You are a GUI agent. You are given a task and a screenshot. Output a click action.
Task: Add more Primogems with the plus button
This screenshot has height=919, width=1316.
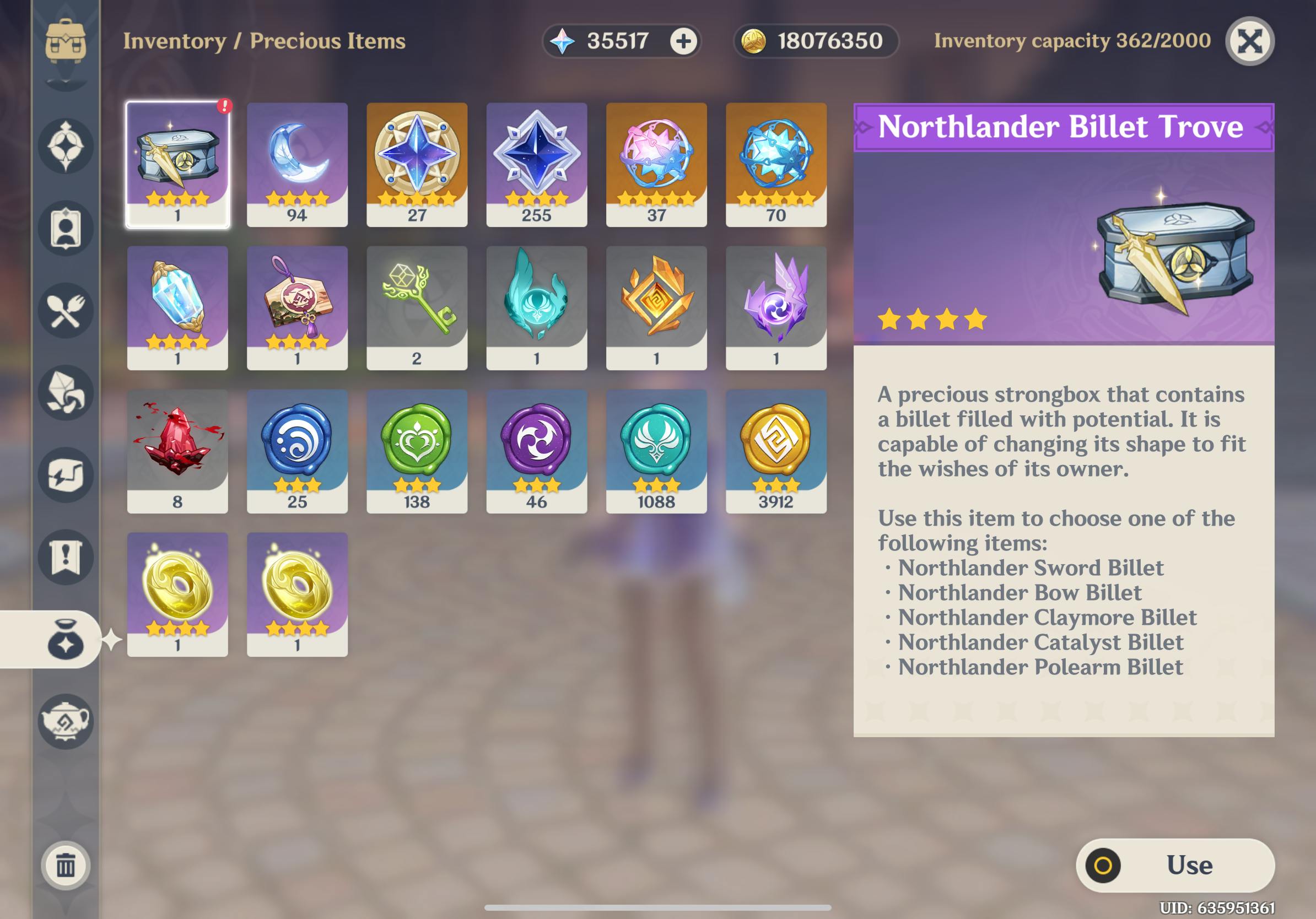(683, 41)
